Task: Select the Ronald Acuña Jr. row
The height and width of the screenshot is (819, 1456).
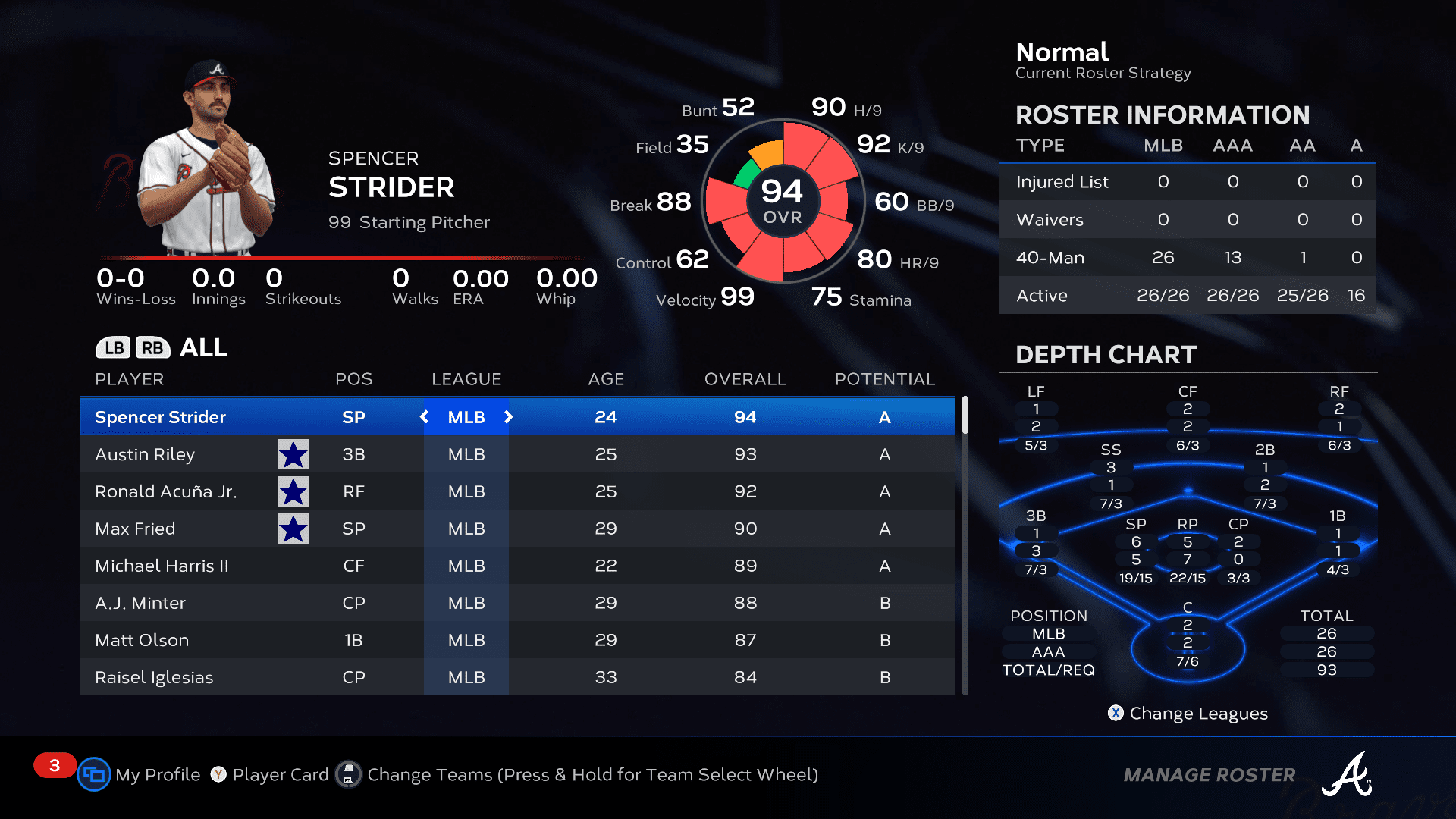Action: click(166, 491)
